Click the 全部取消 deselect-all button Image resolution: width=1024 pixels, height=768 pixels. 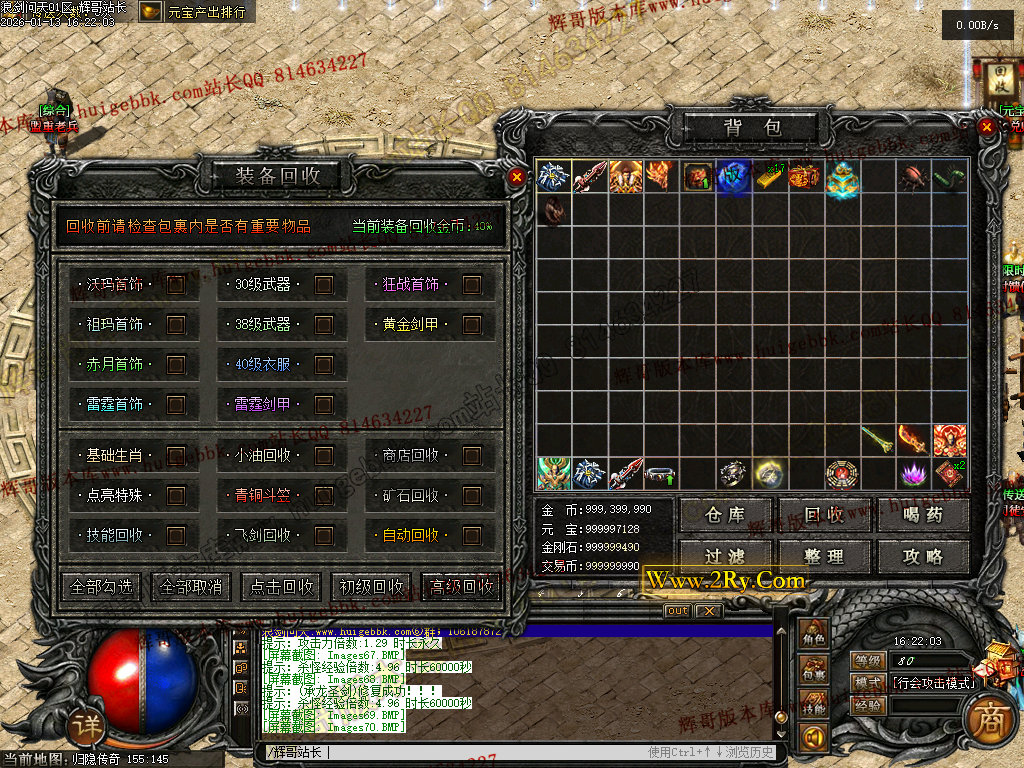coord(191,587)
